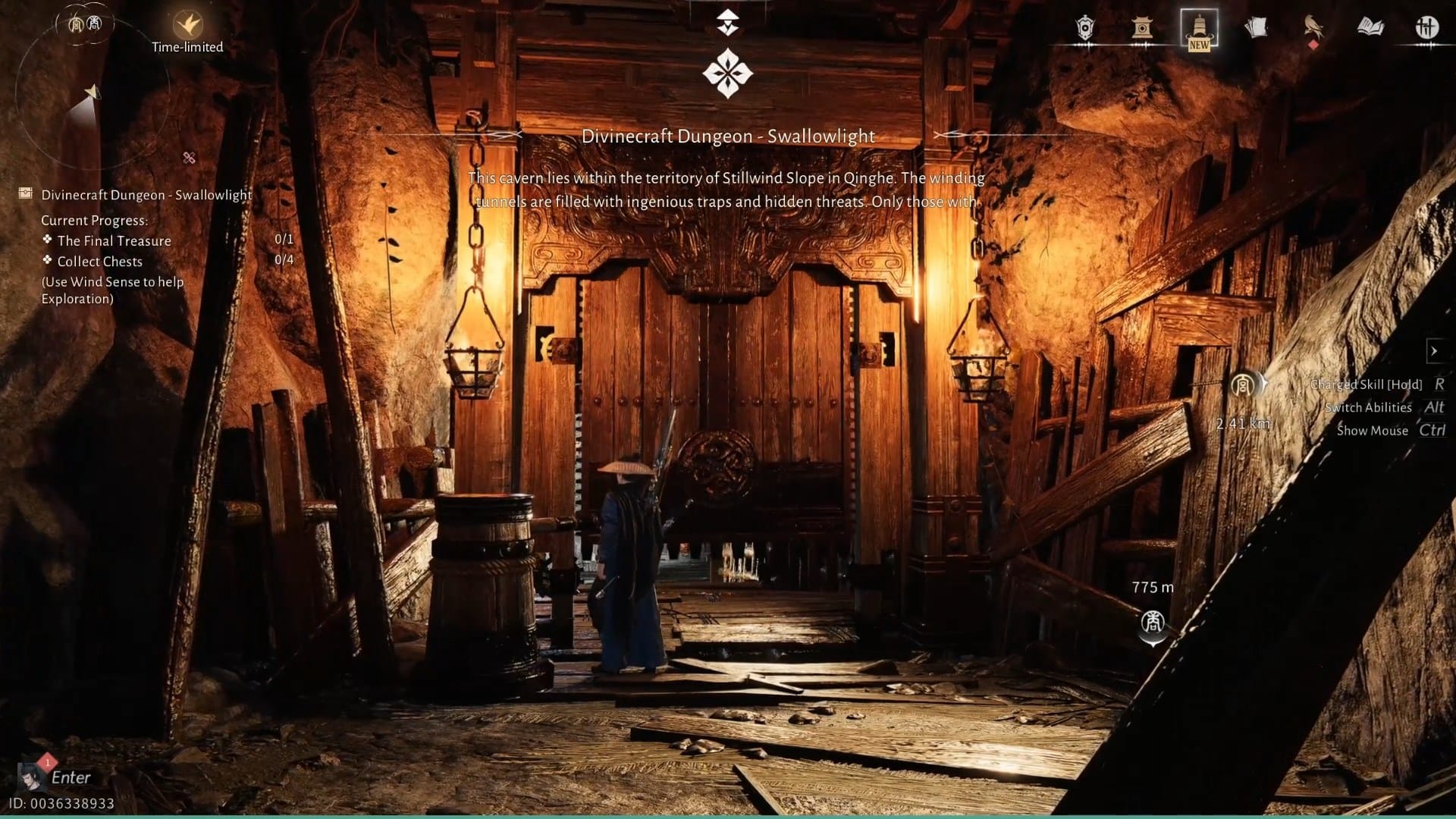Screen dimensions: 1456x819
Task: Click The Final Treasure objective link
Action: pyautogui.click(x=114, y=241)
